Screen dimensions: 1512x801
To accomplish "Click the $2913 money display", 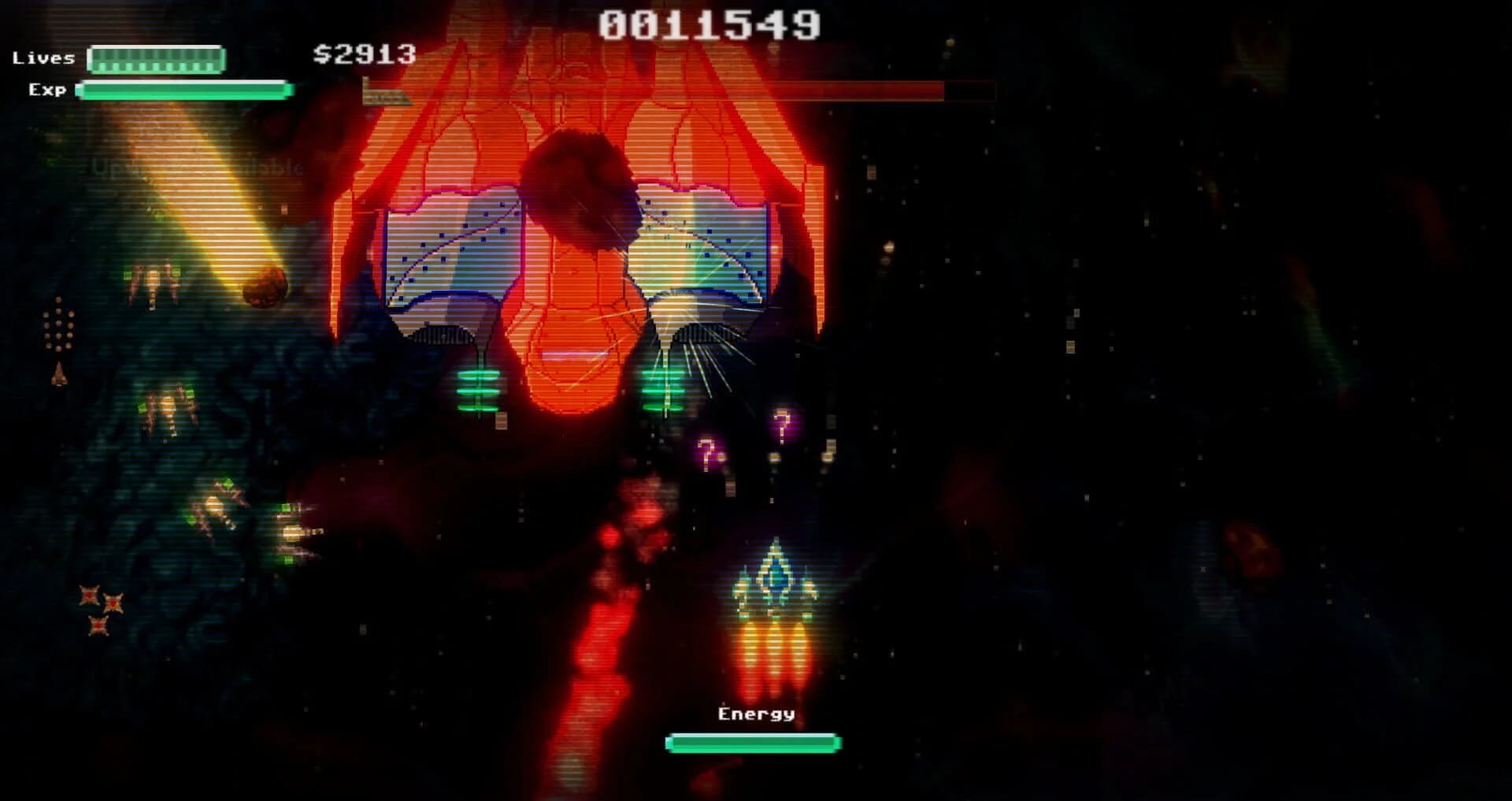I will (362, 55).
